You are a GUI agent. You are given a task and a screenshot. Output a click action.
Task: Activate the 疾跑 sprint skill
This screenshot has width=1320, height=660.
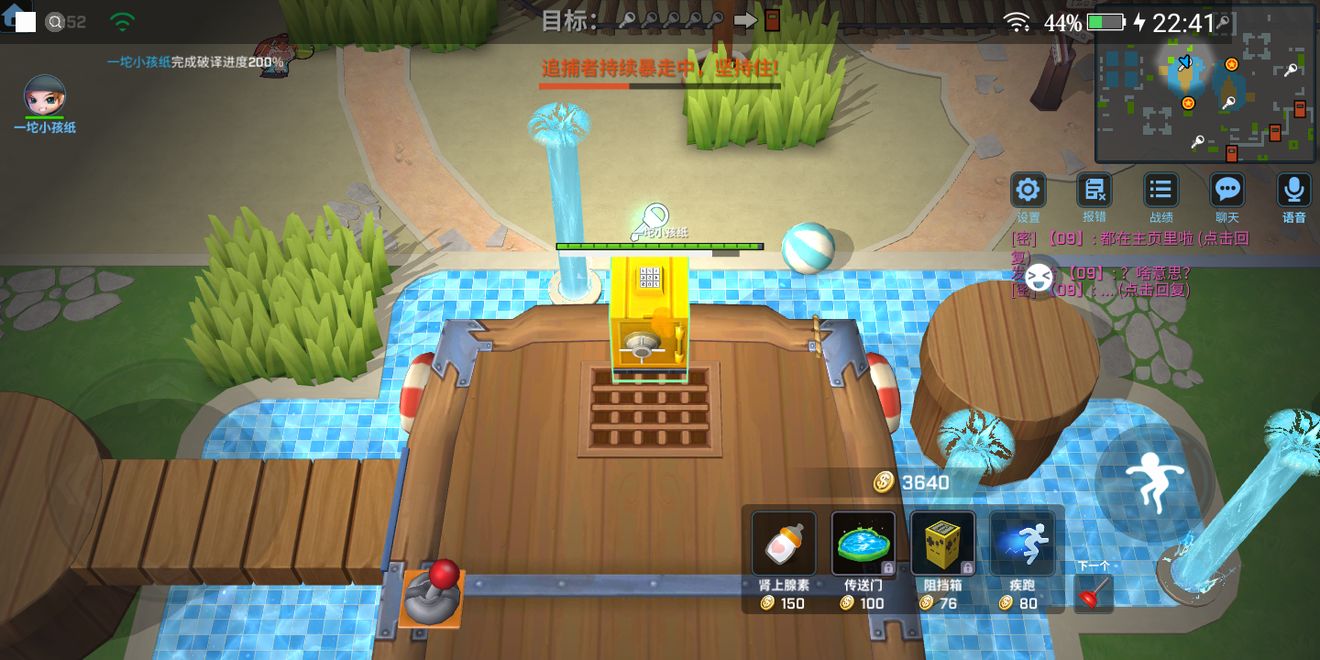click(x=1022, y=545)
